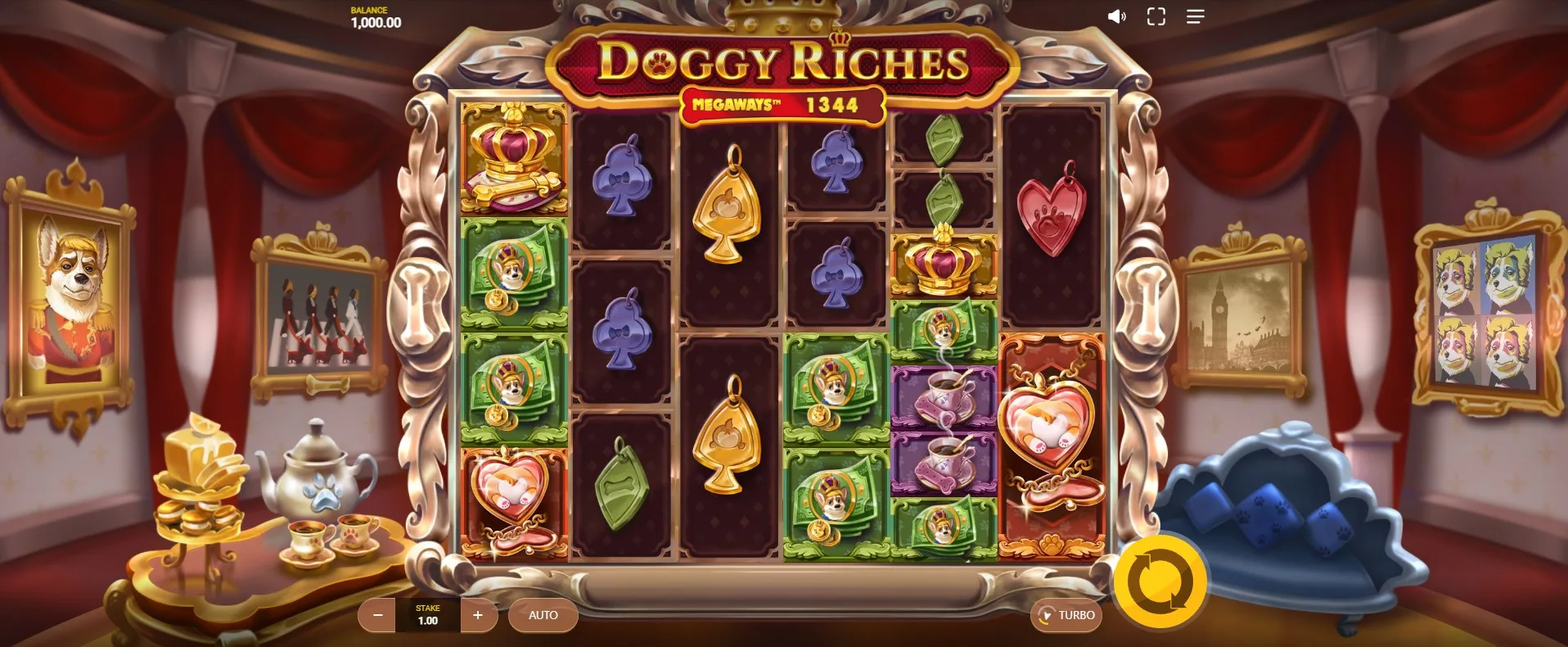Open the Auto spin options
The height and width of the screenshot is (647, 1568).
click(543, 615)
